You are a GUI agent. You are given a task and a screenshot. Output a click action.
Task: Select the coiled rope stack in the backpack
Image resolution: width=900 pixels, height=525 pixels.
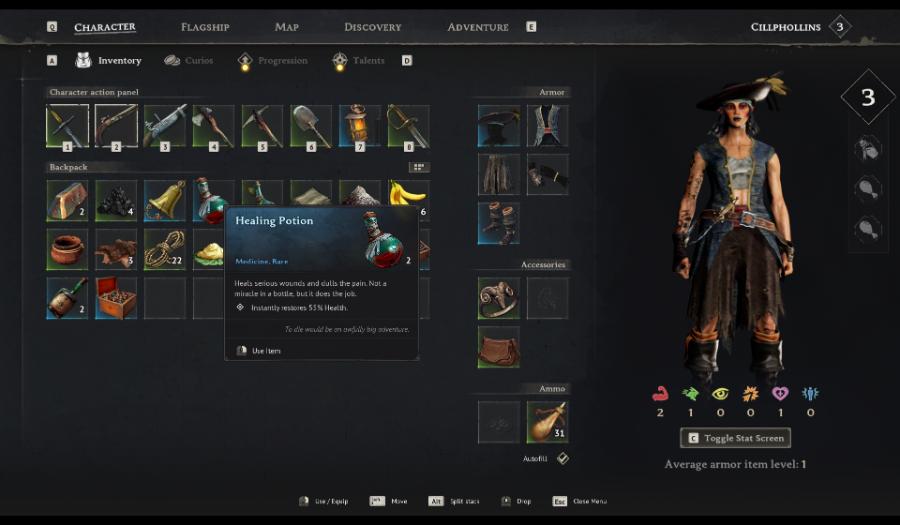[165, 249]
